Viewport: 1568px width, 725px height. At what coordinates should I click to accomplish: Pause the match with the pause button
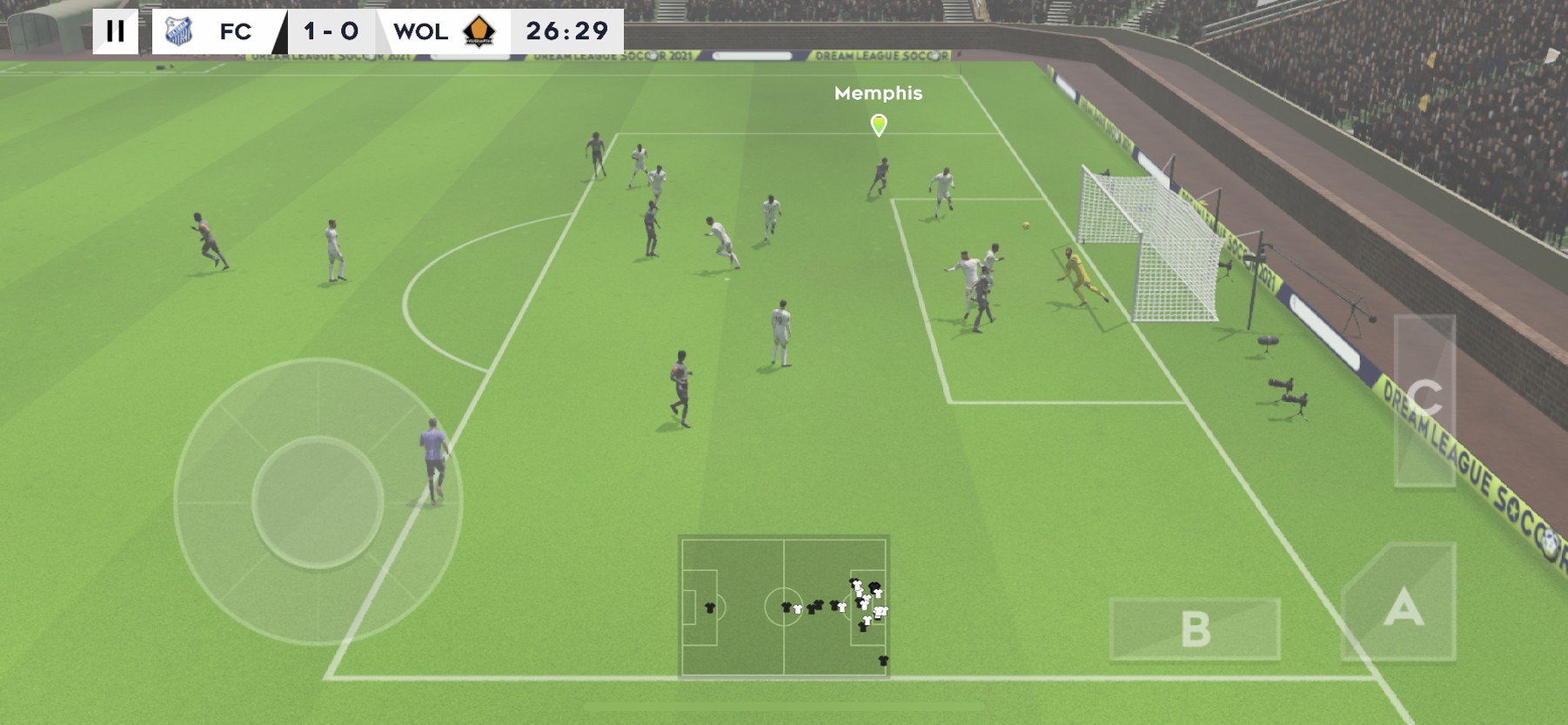[x=115, y=31]
